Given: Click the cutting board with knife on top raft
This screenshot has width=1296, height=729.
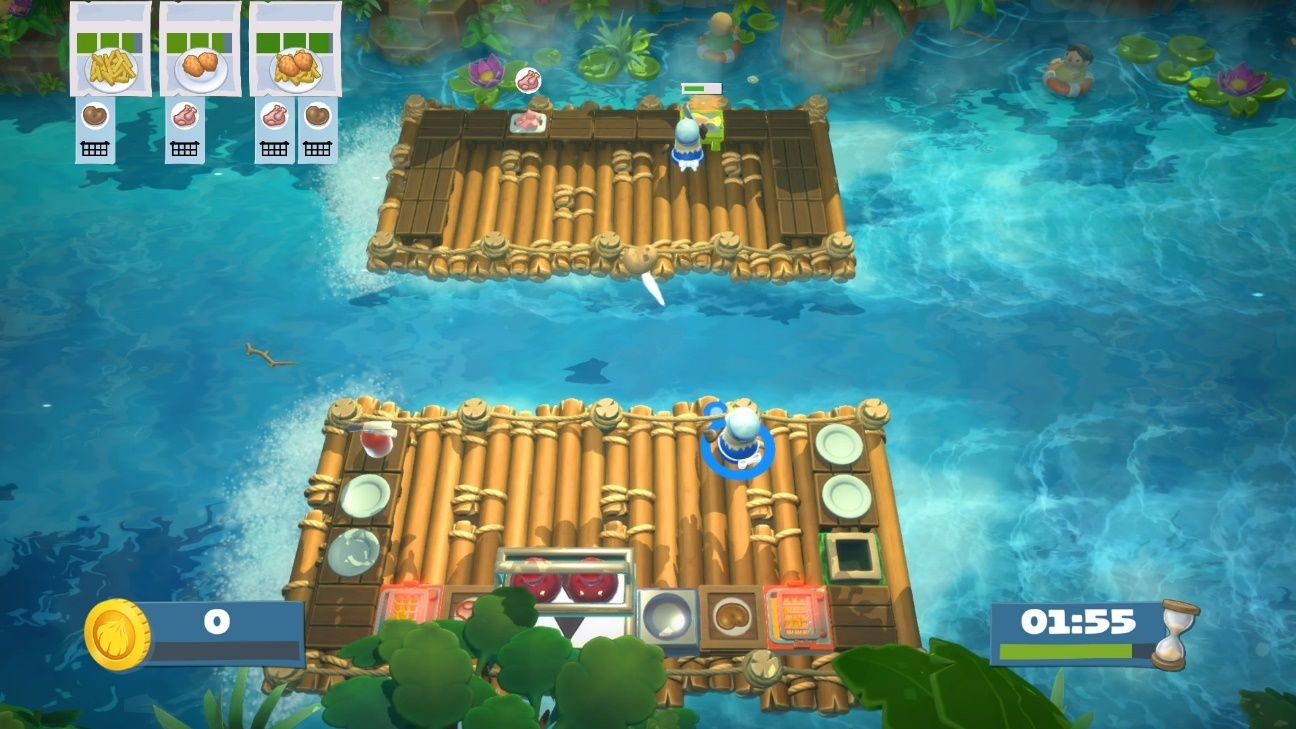Looking at the screenshot, I should [x=528, y=122].
